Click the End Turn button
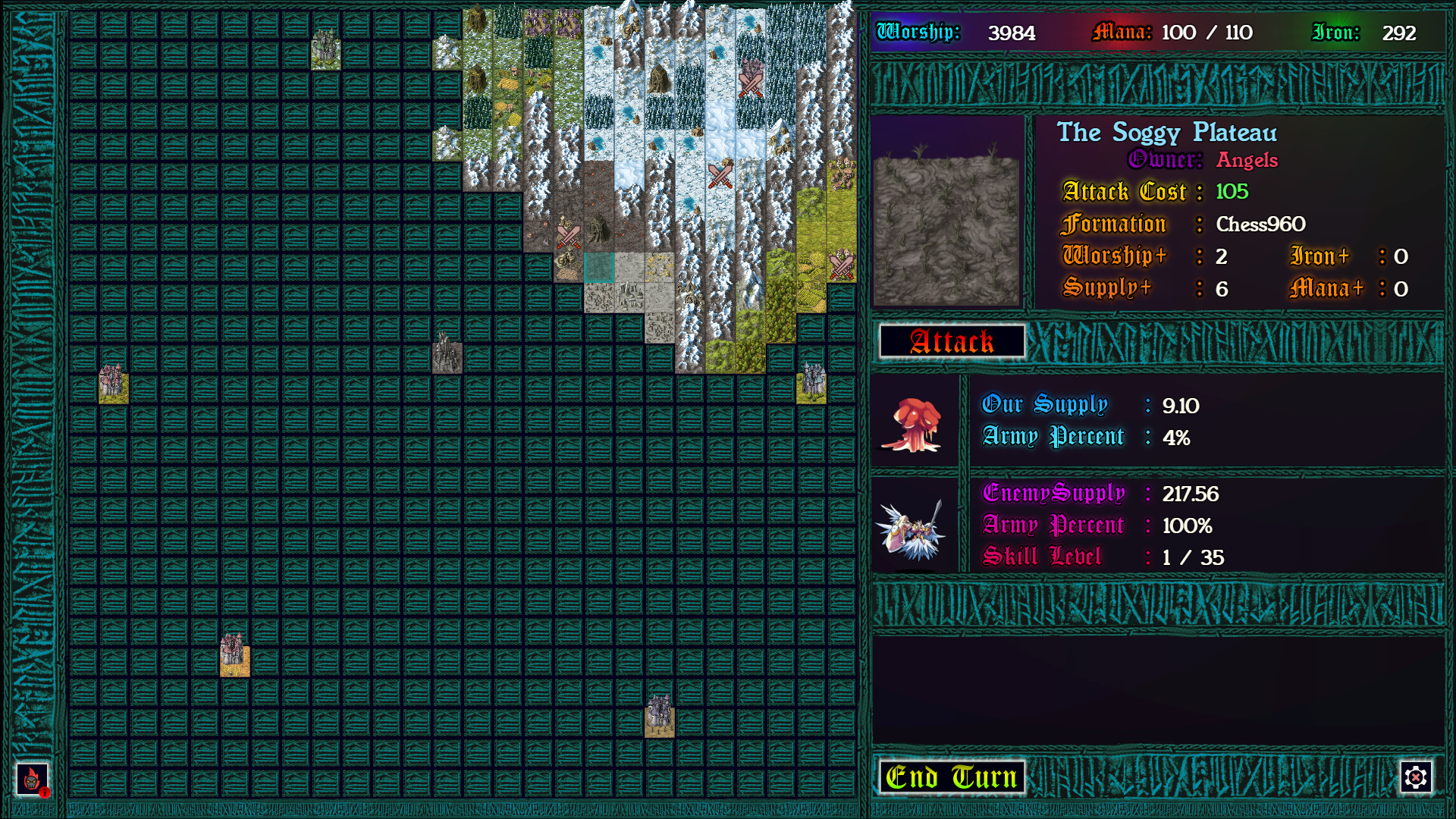This screenshot has height=819, width=1456. pyautogui.click(x=950, y=777)
